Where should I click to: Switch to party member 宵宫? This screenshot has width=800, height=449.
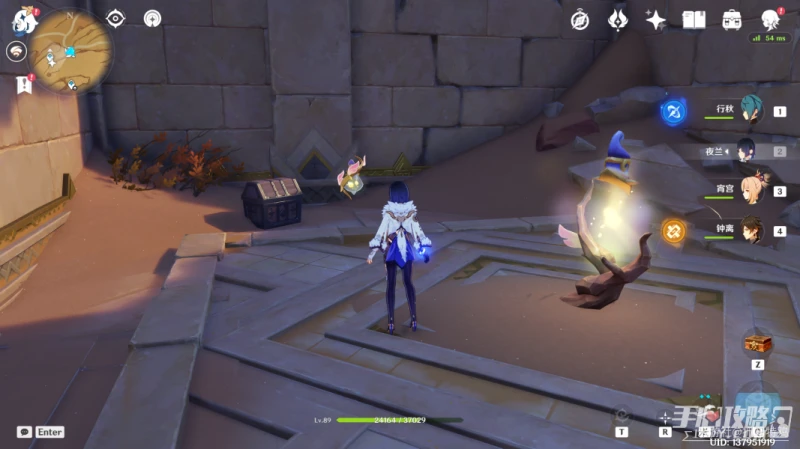[x=751, y=191]
